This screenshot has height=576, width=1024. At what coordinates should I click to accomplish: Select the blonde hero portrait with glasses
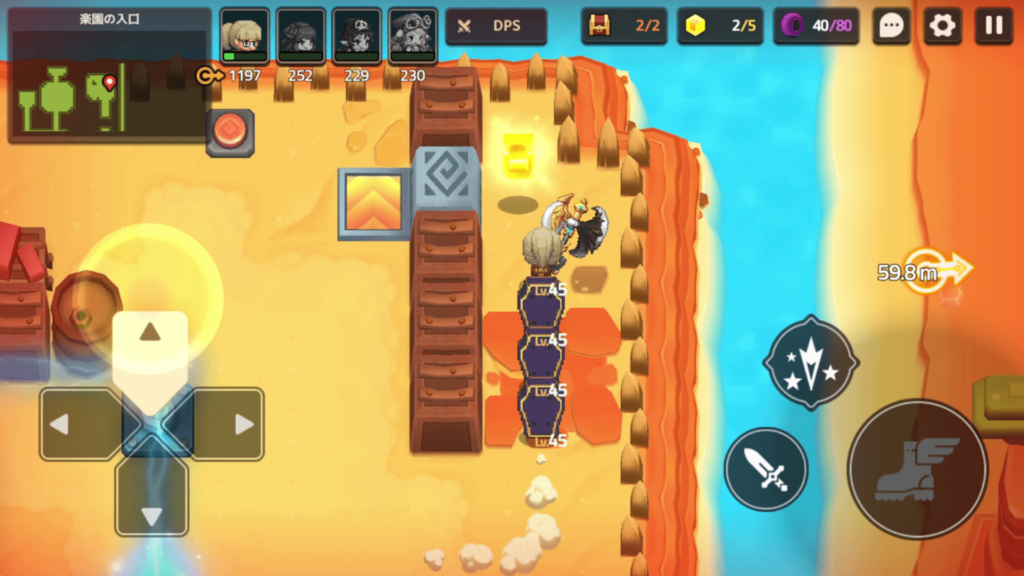point(244,36)
